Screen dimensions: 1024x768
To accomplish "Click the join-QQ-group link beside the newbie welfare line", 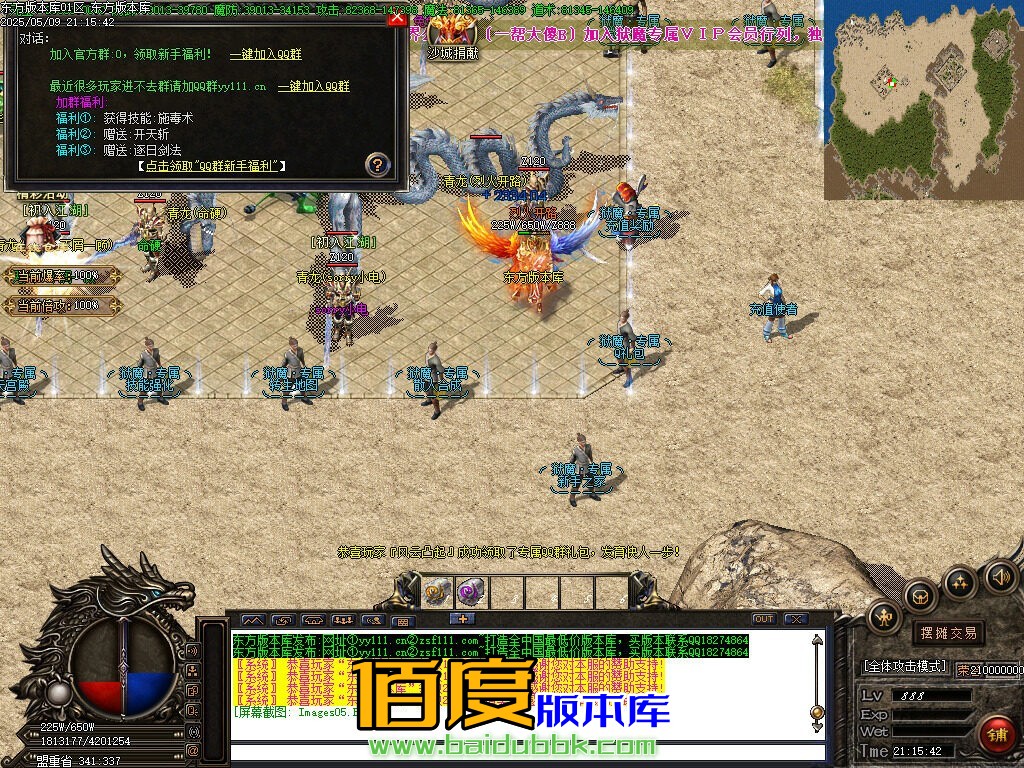I will 265,54.
